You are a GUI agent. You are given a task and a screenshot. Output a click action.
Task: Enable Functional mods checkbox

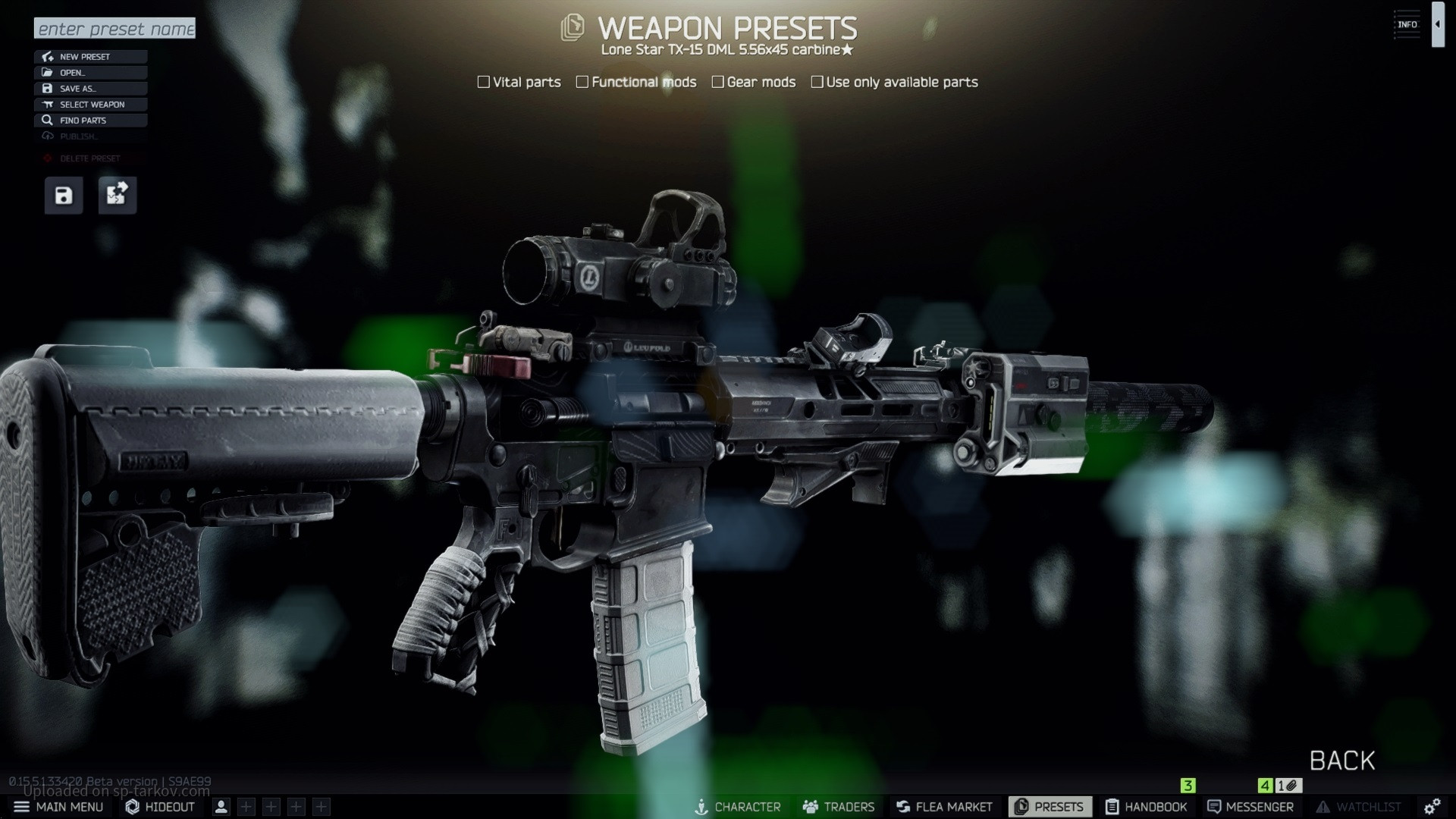[582, 82]
